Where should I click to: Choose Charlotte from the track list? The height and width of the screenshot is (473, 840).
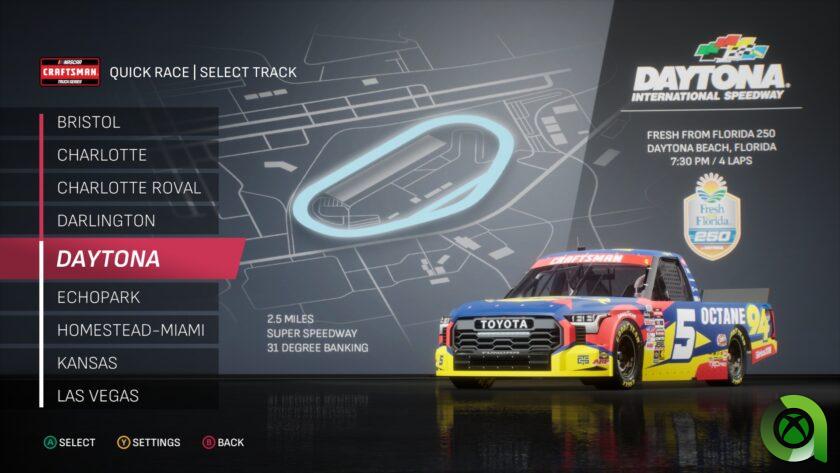point(129,155)
